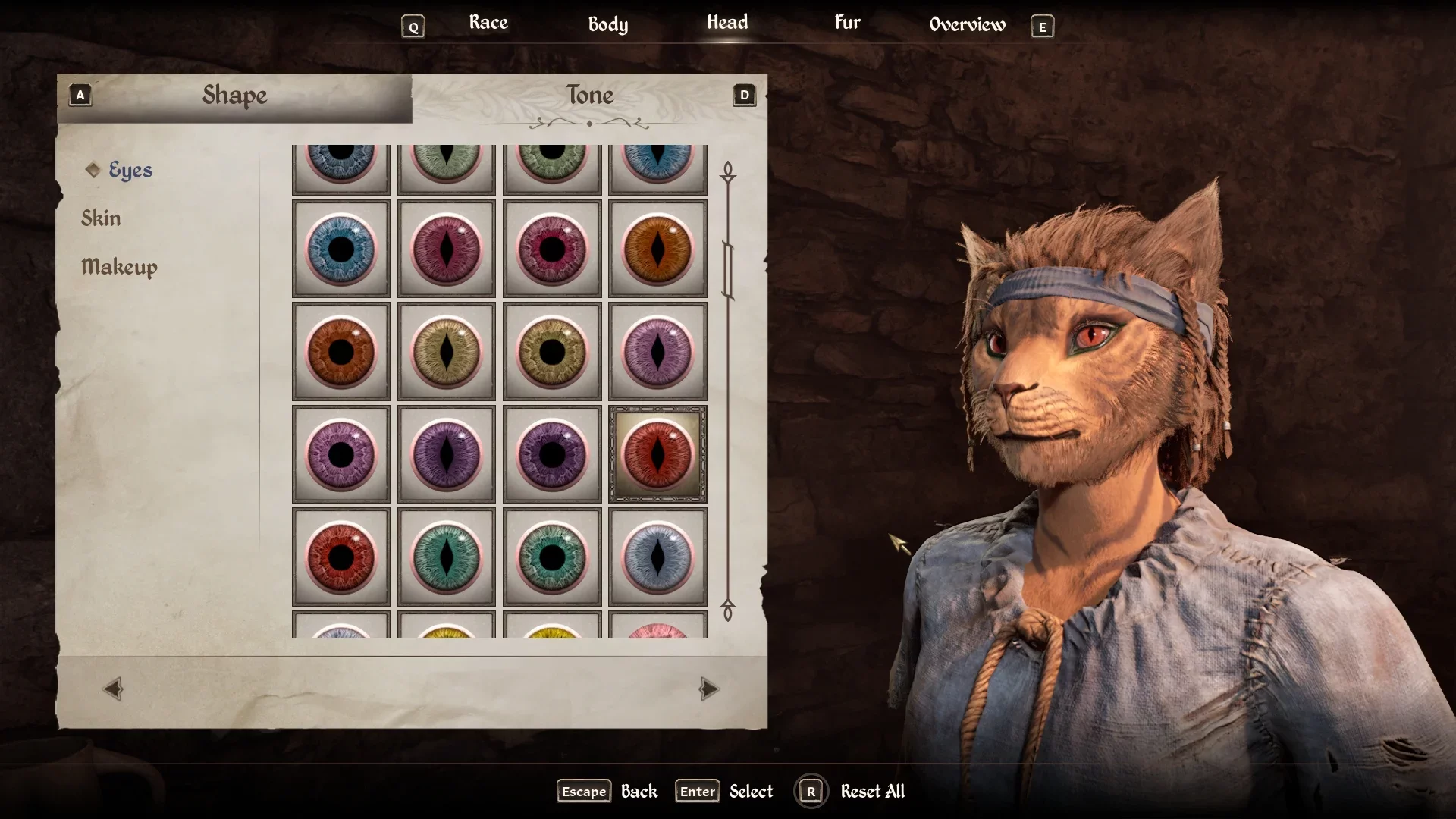The image size is (1456, 819).
Task: Select the Shape sub-tab
Action: click(x=234, y=96)
